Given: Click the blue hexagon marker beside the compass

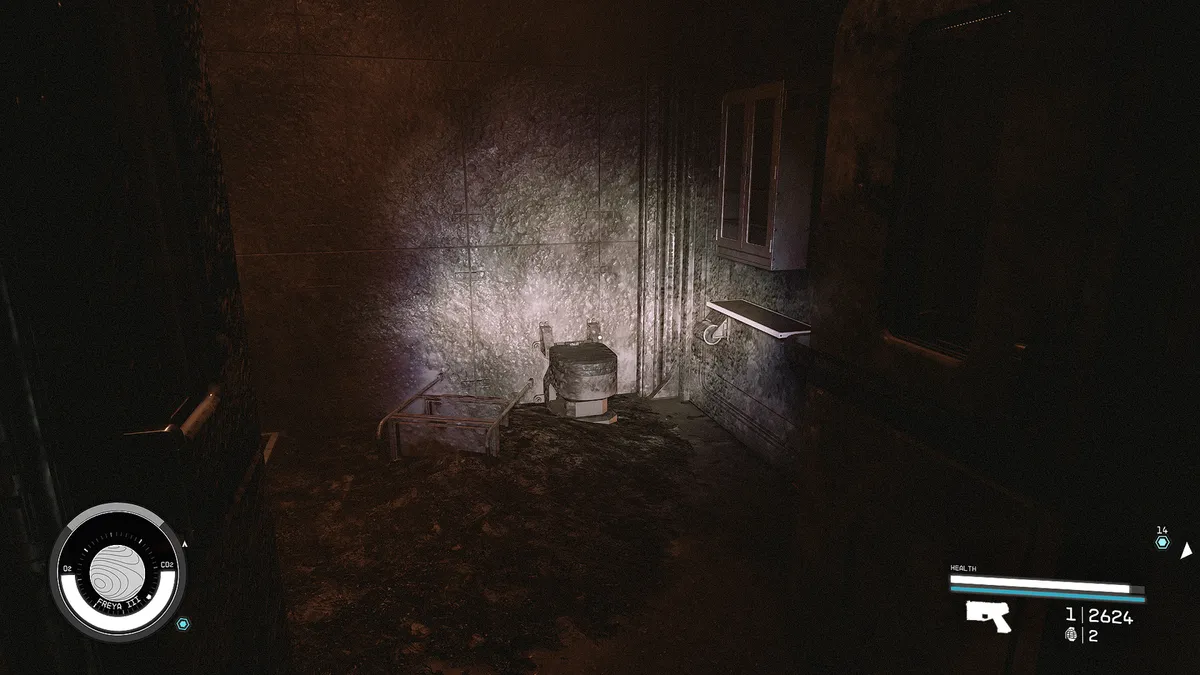Looking at the screenshot, I should click(183, 624).
